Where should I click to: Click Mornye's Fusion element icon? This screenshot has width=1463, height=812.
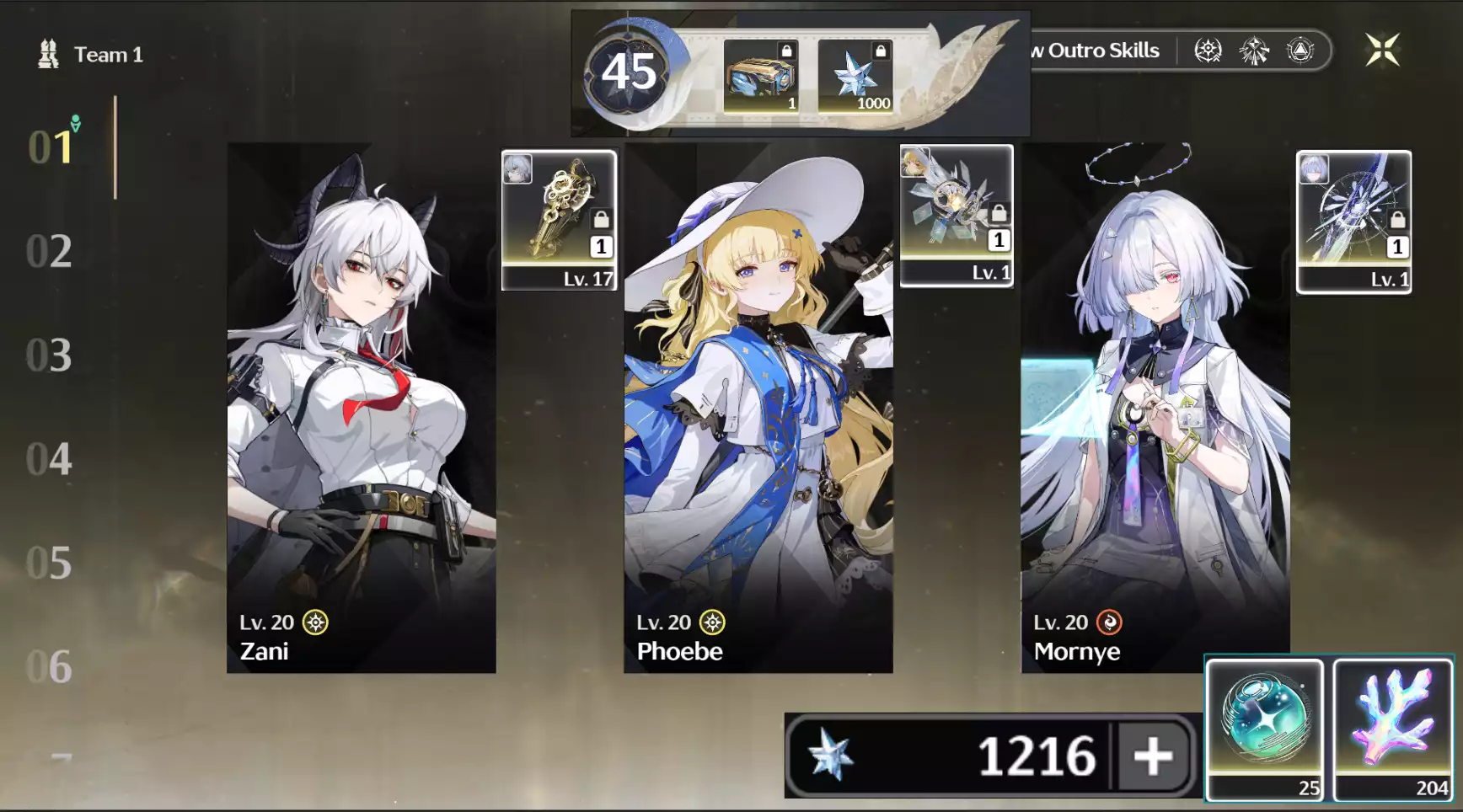tap(1110, 622)
